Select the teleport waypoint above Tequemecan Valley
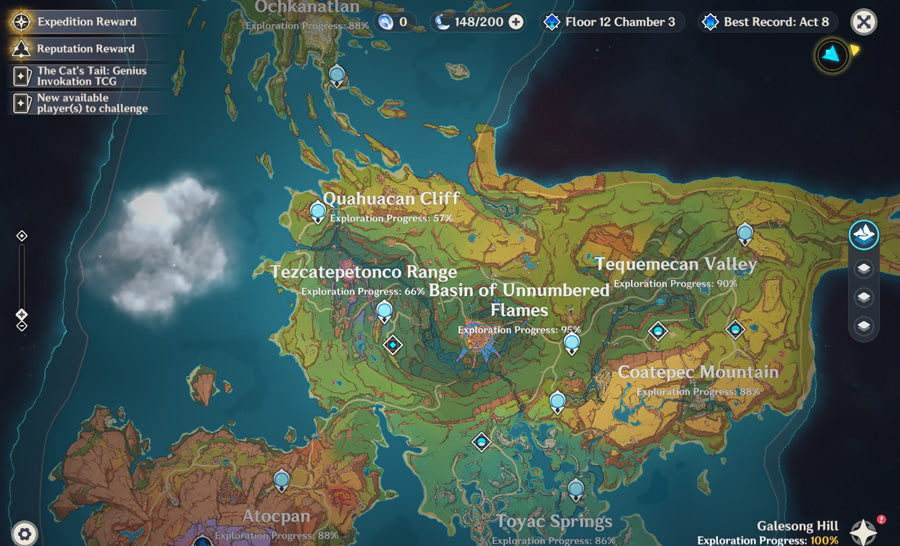This screenshot has height=546, width=900. pyautogui.click(x=745, y=234)
